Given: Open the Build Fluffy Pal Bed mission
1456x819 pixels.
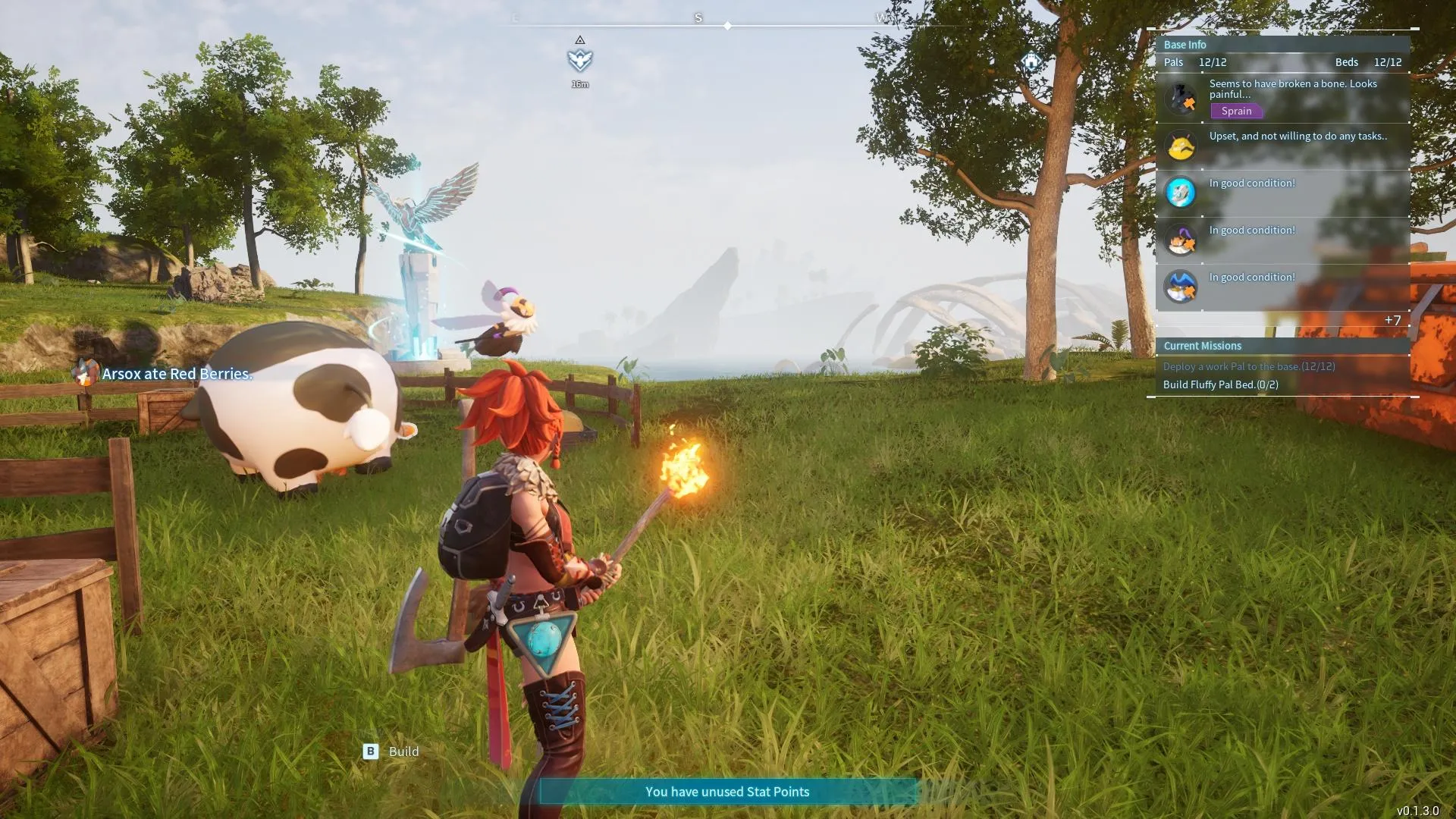Looking at the screenshot, I should 1220,384.
